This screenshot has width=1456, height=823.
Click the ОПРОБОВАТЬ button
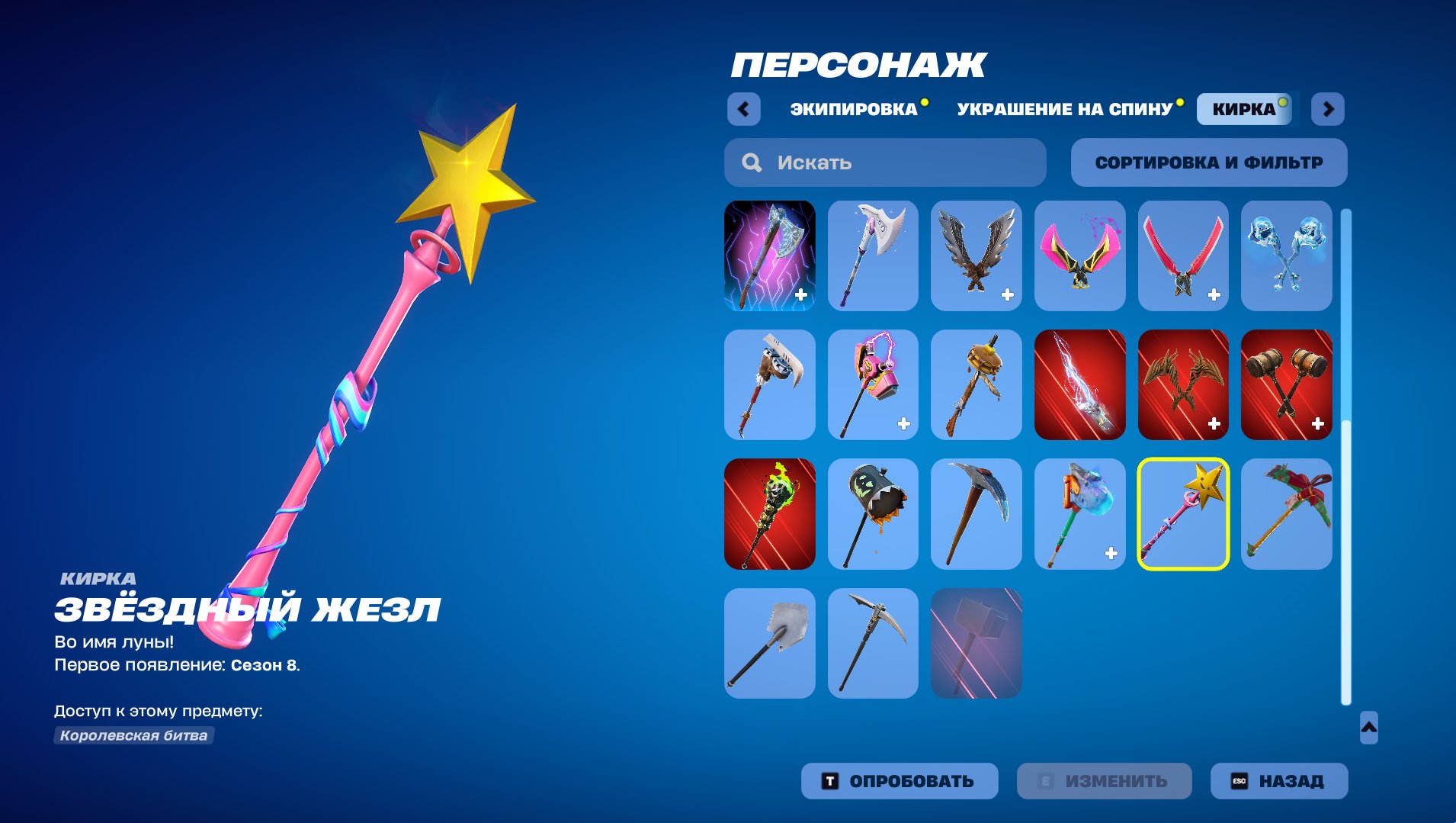(898, 781)
